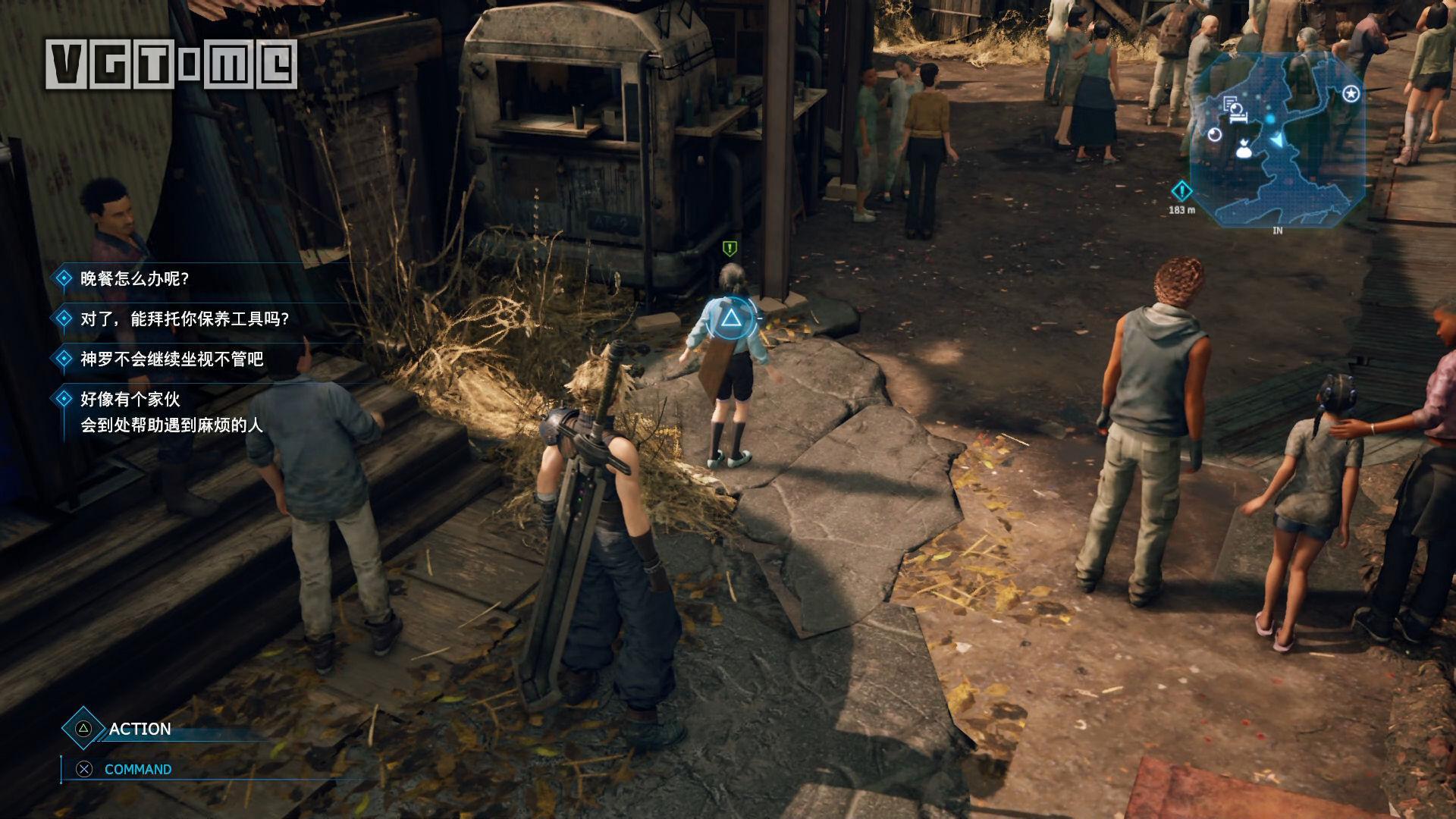Image resolution: width=1456 pixels, height=819 pixels.
Task: Select the line starting "好像有个家伙"
Action: tap(171, 412)
